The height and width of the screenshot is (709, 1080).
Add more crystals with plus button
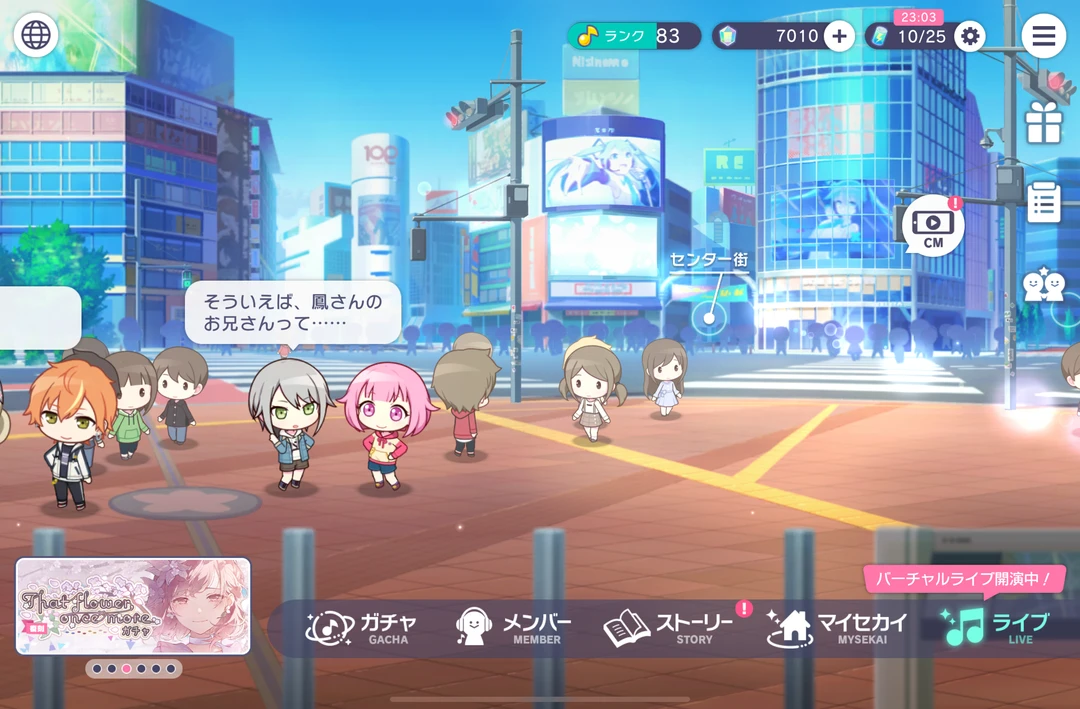coord(838,36)
